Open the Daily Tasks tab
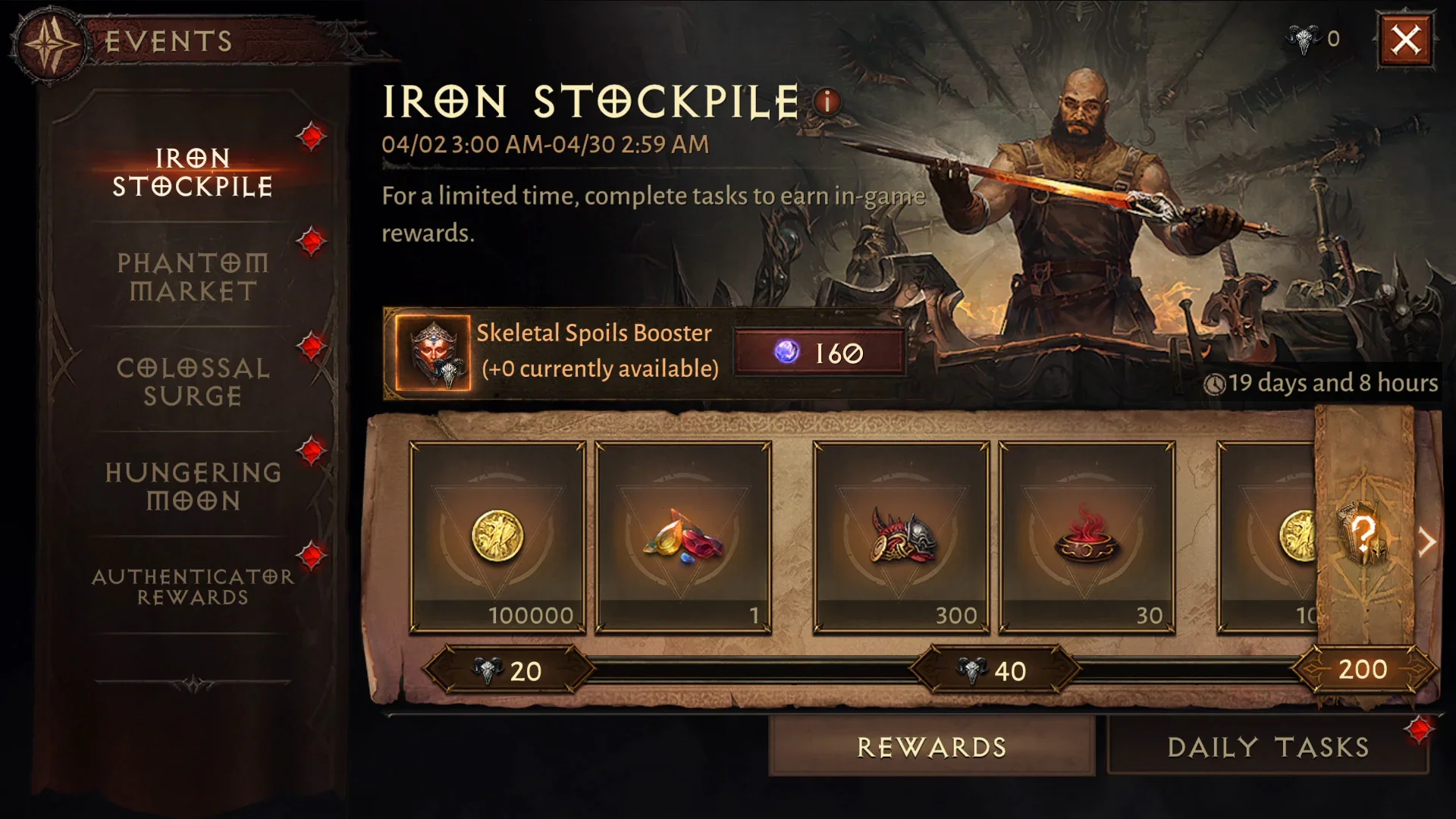1456x819 pixels. coord(1268,747)
